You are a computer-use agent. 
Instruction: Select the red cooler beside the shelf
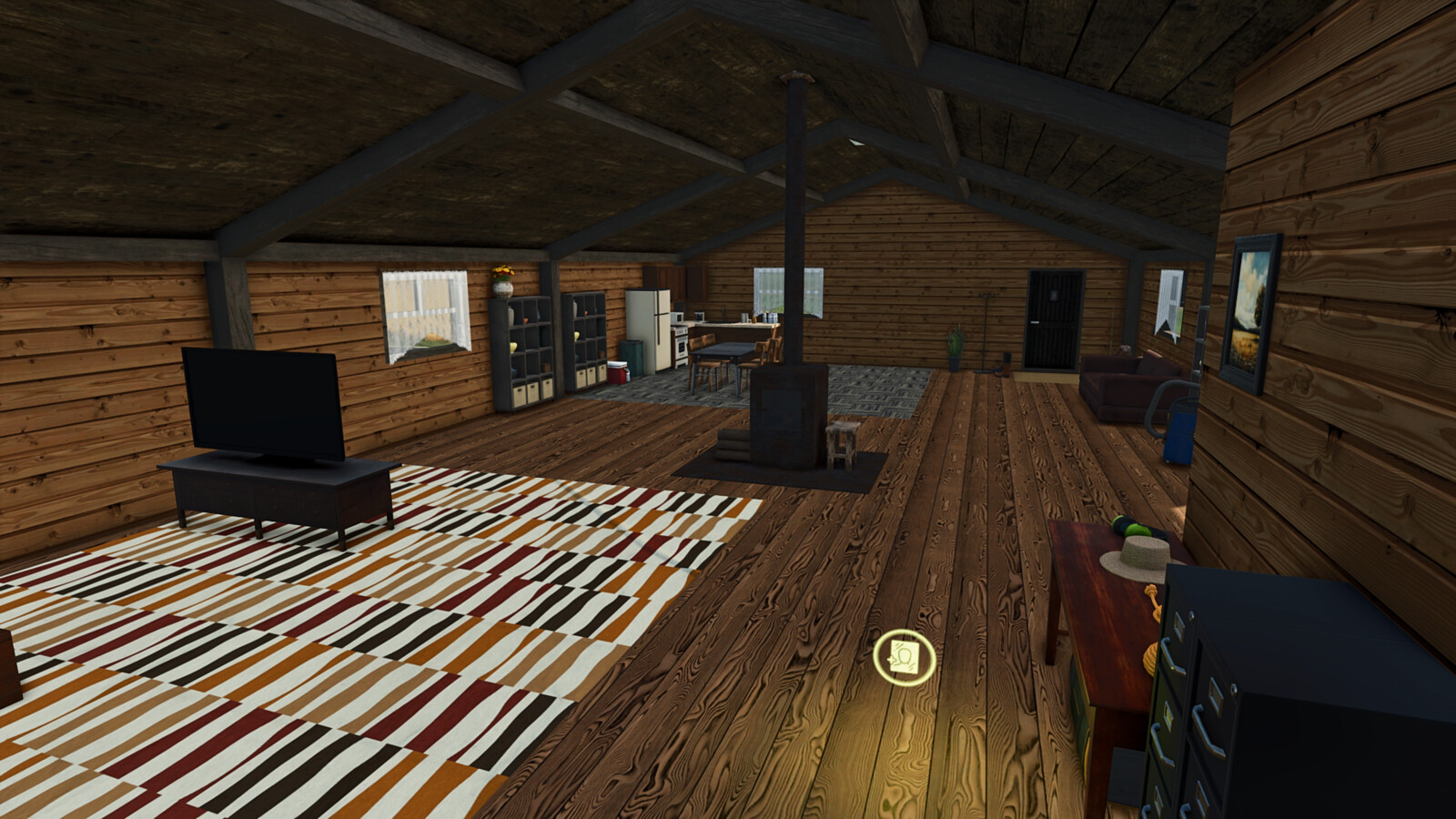coord(617,373)
